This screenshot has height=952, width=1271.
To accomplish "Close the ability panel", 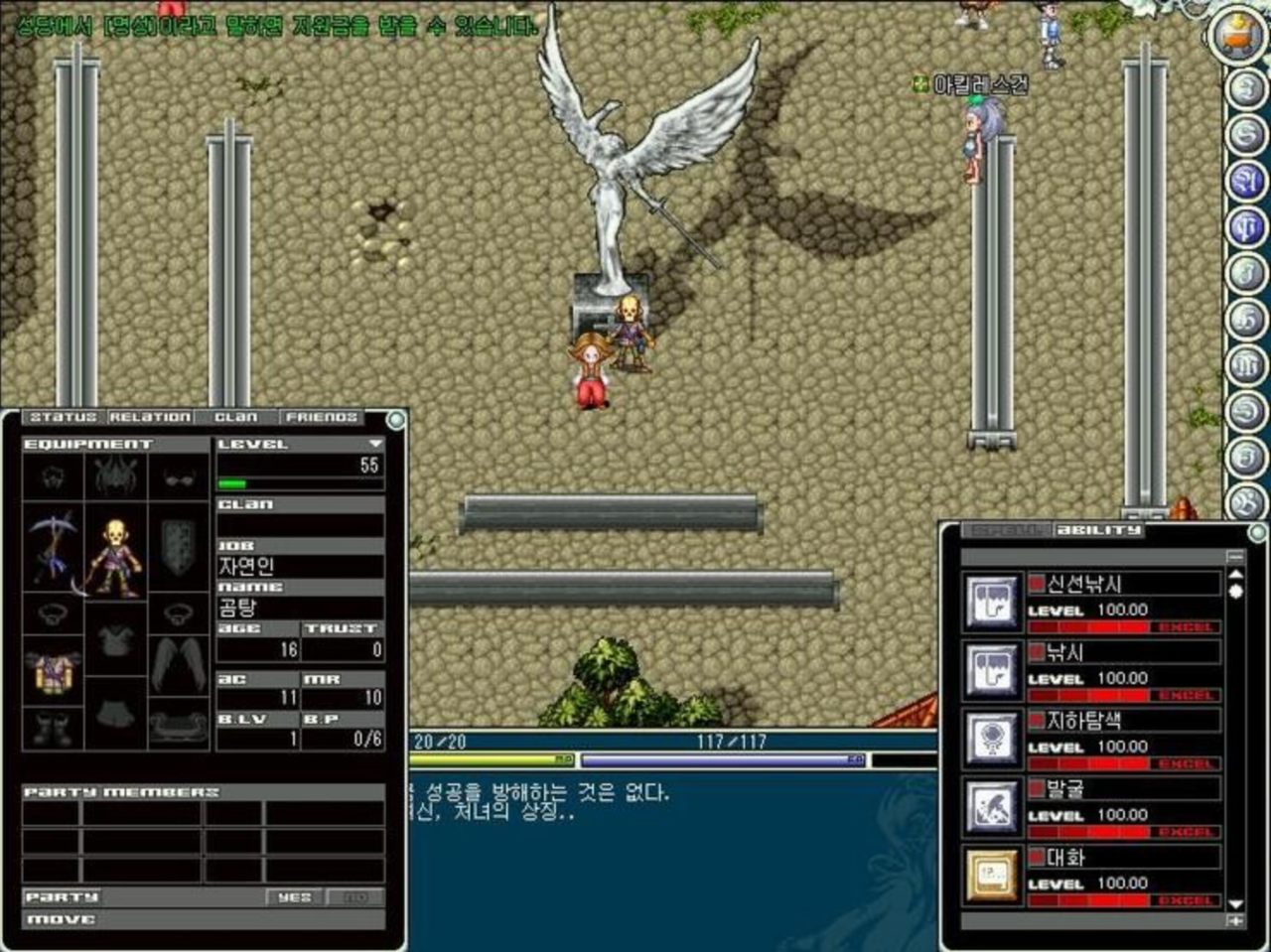I will (1257, 533).
